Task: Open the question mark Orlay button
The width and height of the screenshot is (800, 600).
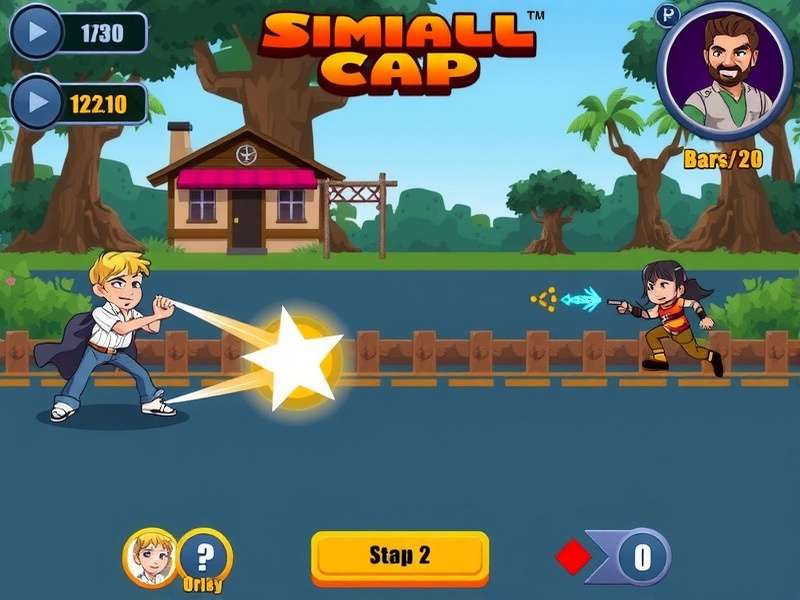Action: tap(205, 556)
